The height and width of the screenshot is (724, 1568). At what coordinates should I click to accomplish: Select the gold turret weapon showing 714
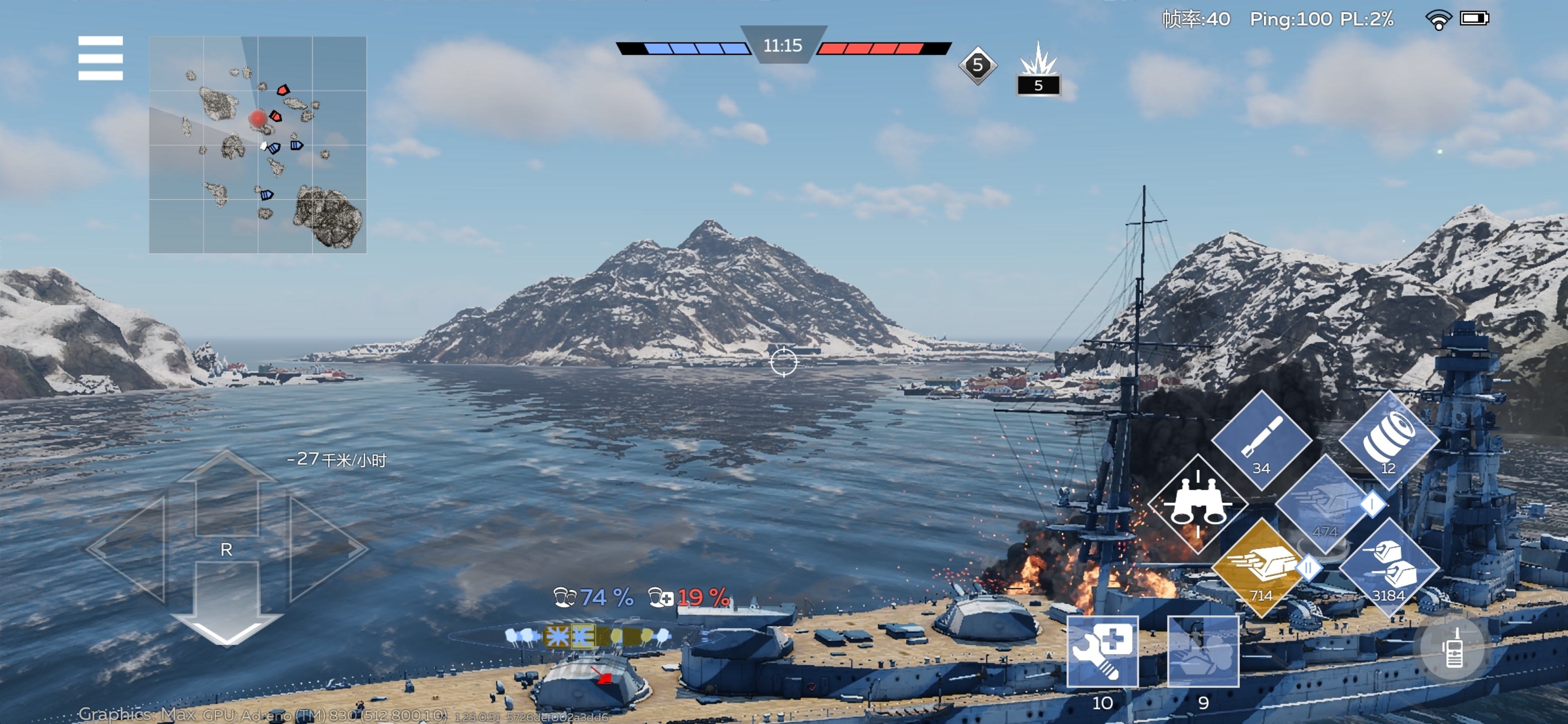click(x=1260, y=568)
